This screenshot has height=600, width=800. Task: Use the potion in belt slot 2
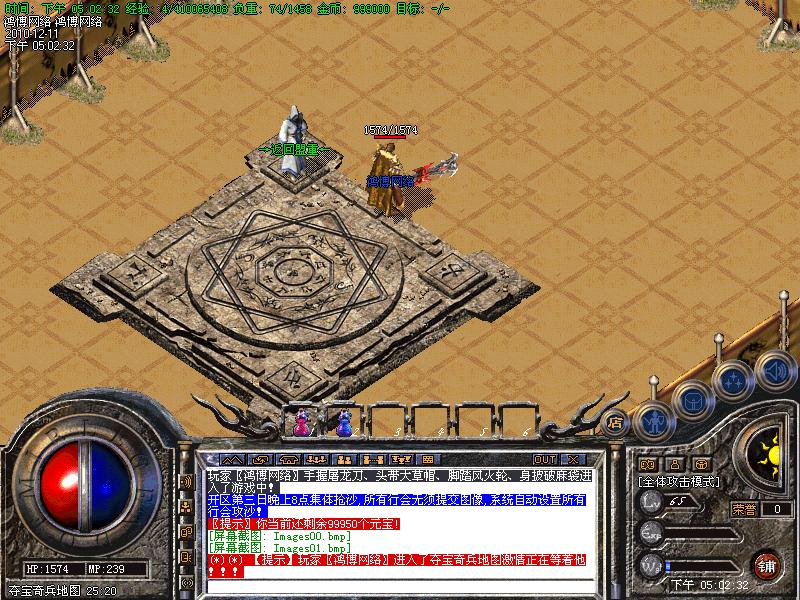344,422
